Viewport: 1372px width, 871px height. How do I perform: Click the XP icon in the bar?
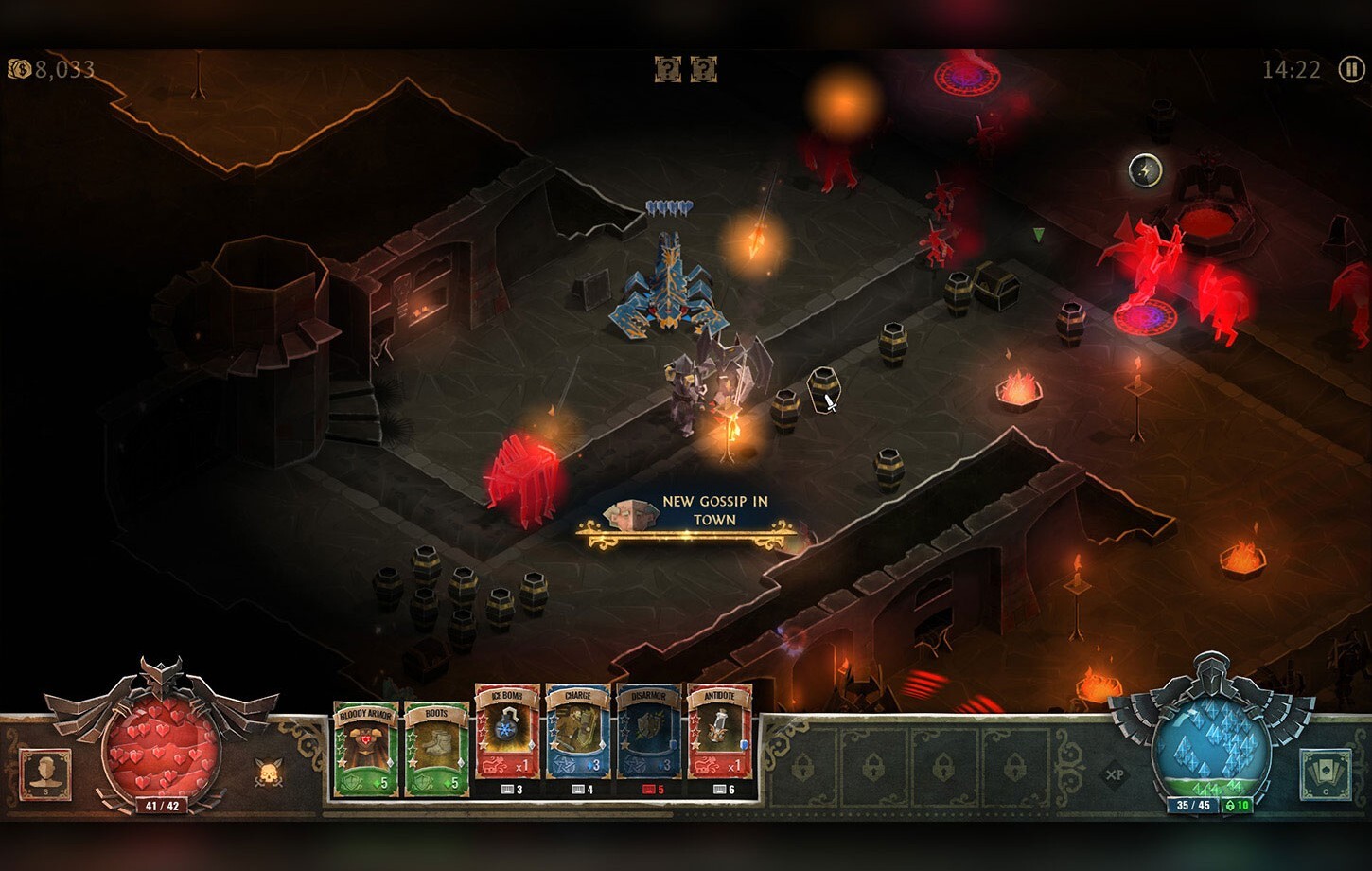[1115, 774]
